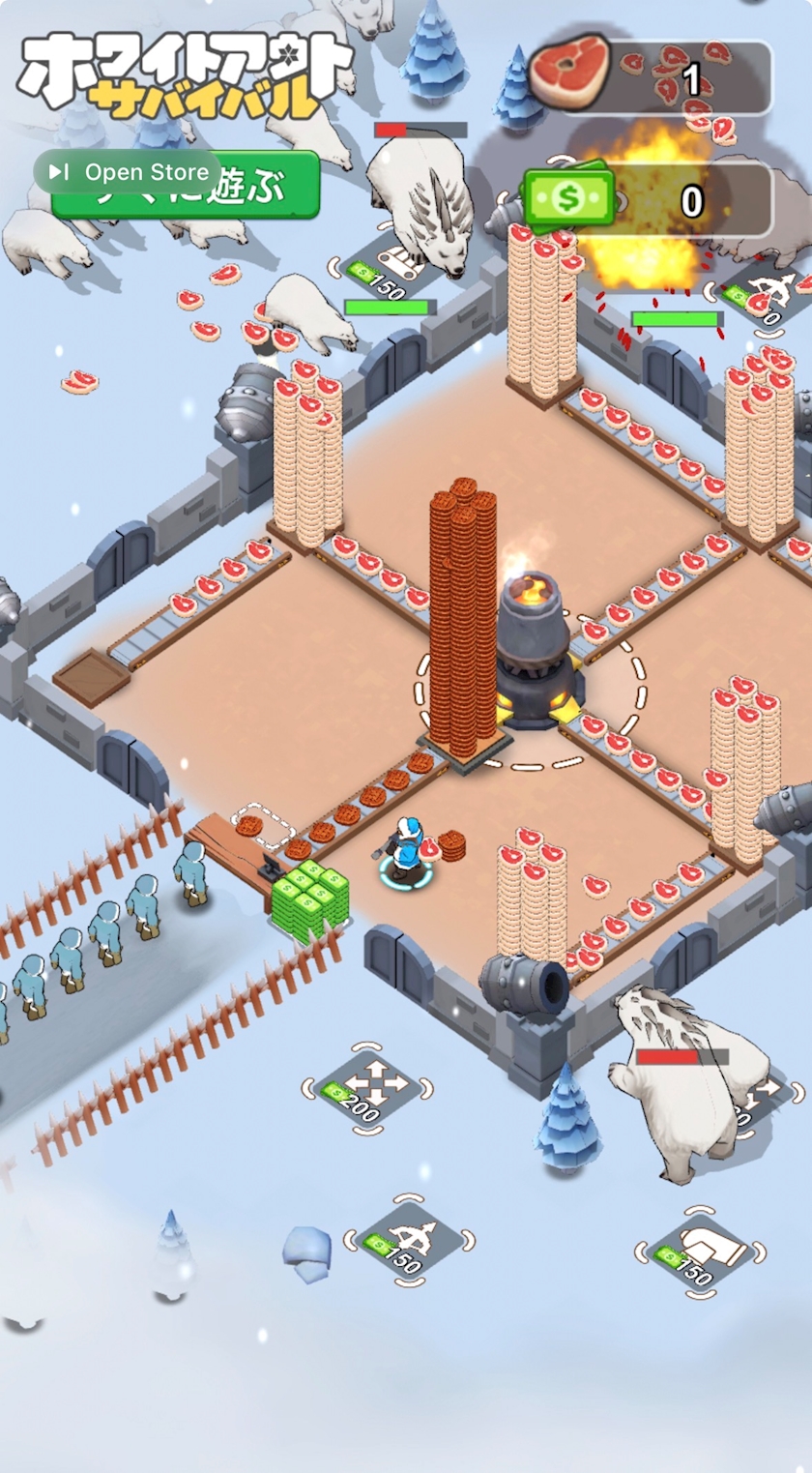This screenshot has height=1473, width=812.
Task: Tap the Open Store overlay button
Action: [x=131, y=172]
